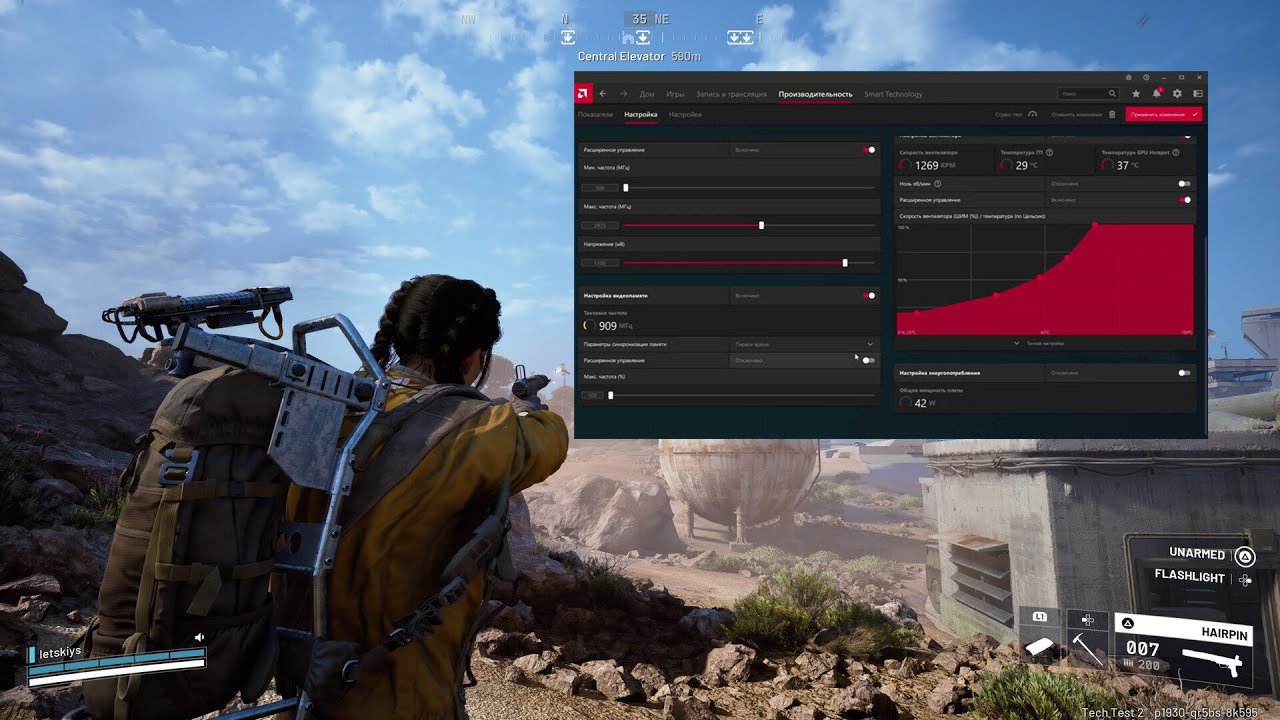
Task: Open the GPU Hotspot temperature info tooltip
Action: tap(1175, 152)
